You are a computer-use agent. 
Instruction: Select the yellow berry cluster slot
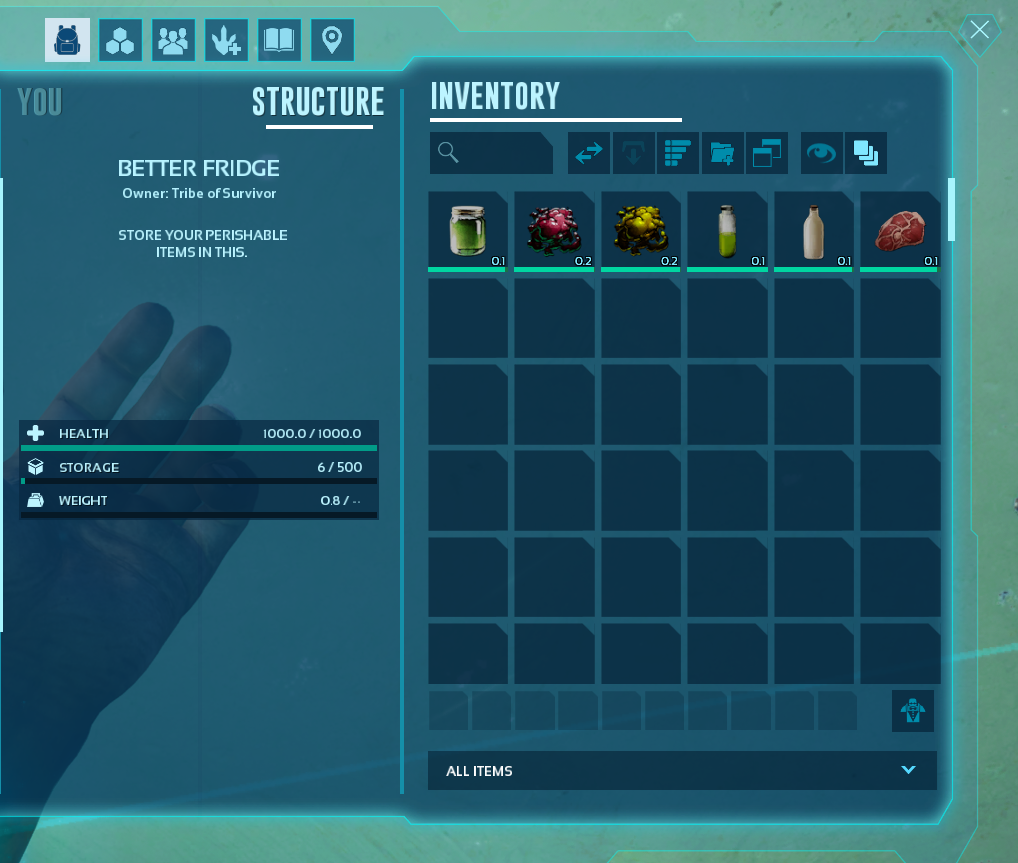(641, 231)
